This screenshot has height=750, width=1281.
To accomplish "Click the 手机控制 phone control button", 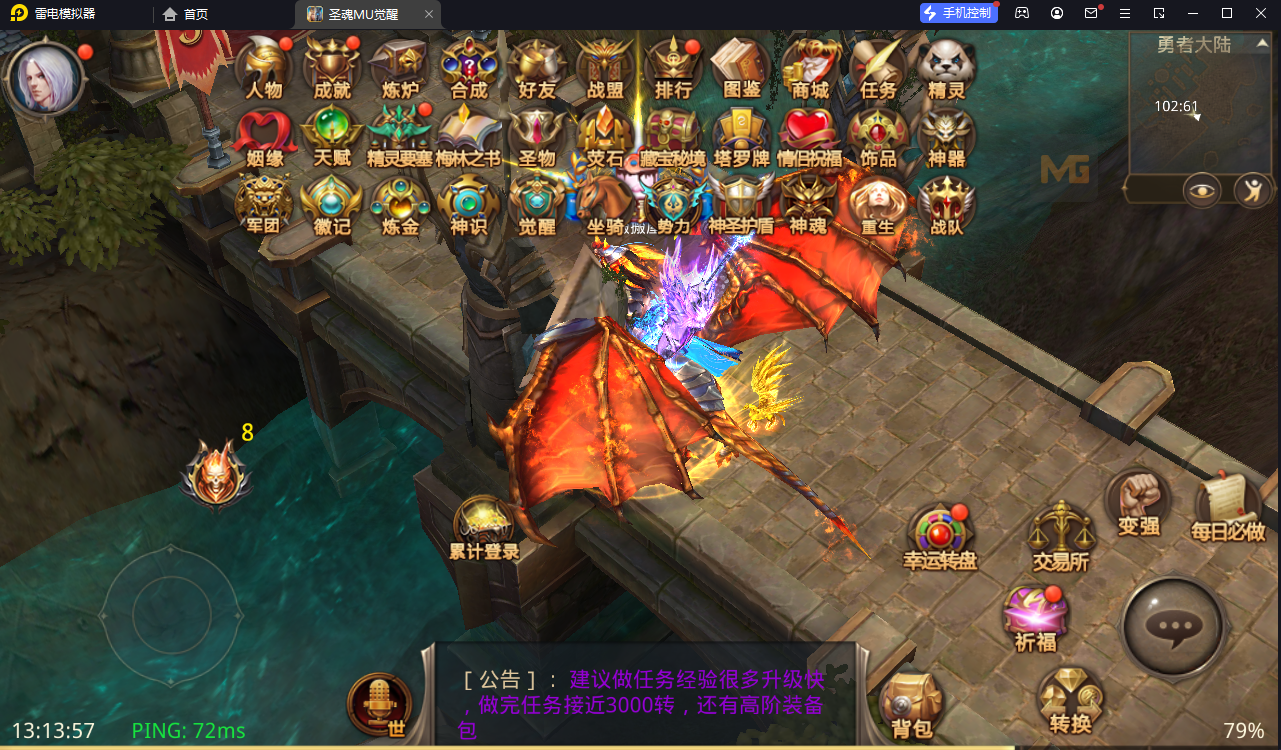I will pyautogui.click(x=957, y=12).
